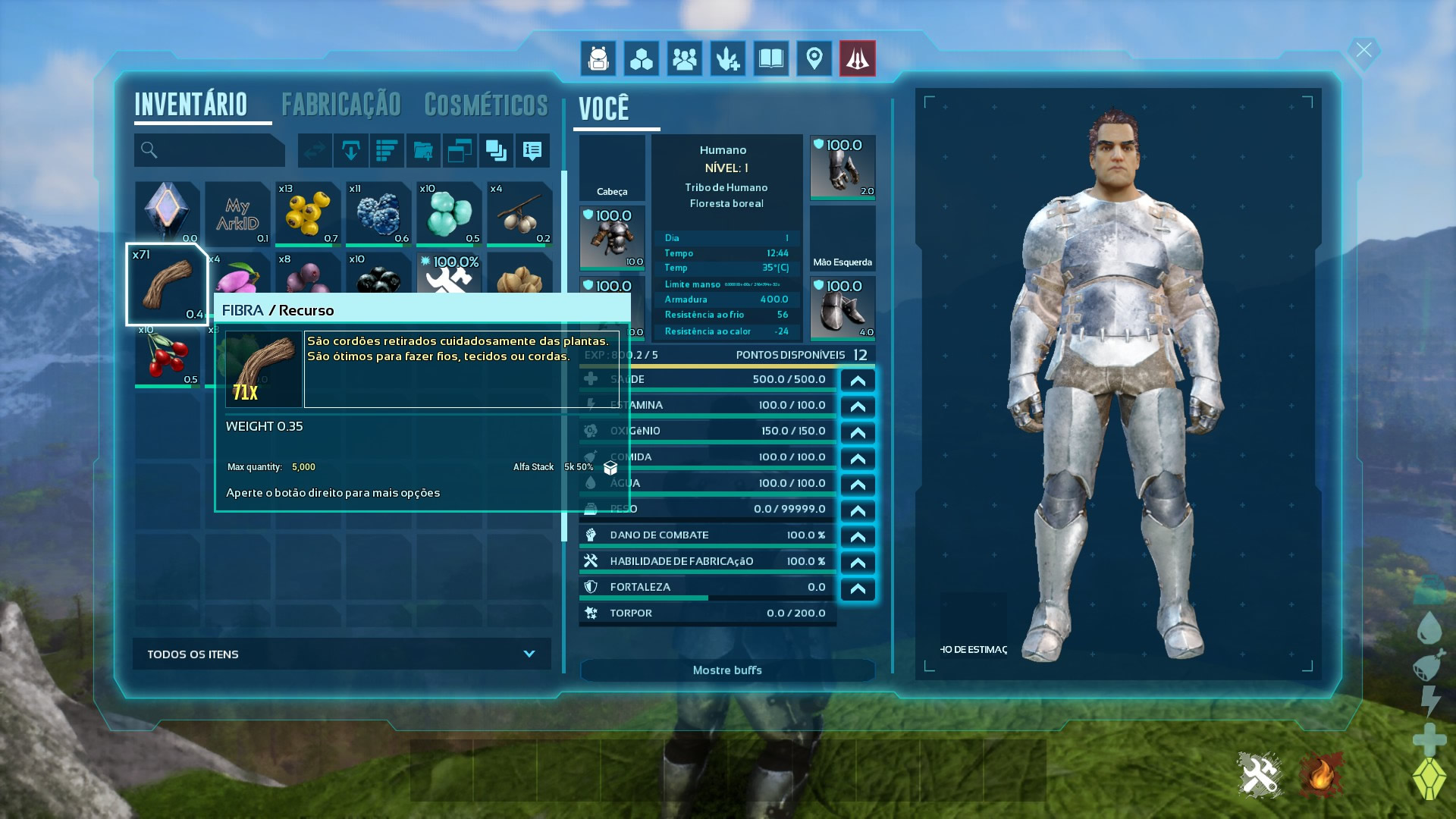The width and height of the screenshot is (1456, 819).
Task: Raise the Dano de Combate stat
Action: coord(858,536)
